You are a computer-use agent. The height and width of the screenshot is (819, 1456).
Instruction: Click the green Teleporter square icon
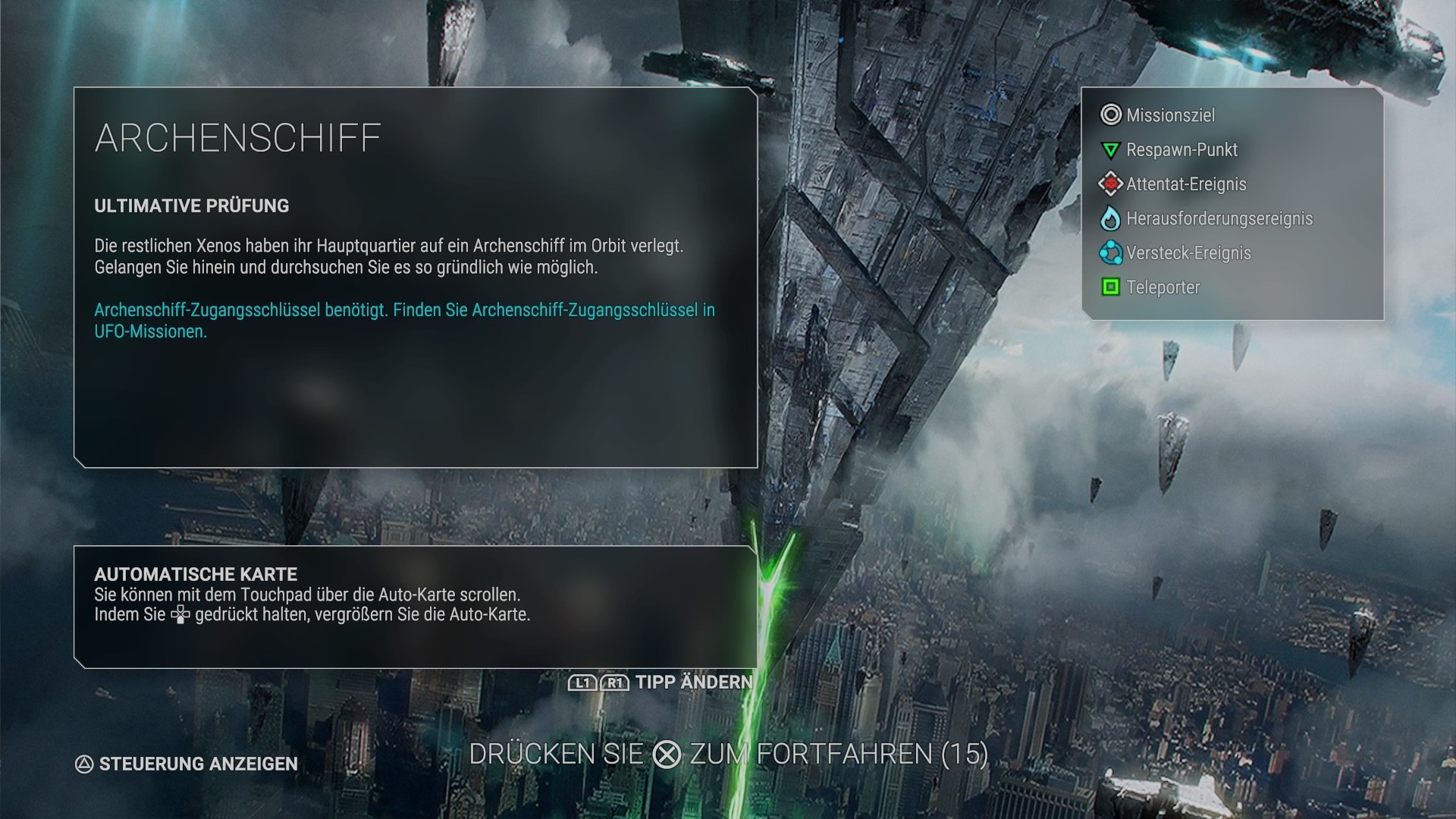coord(1109,287)
